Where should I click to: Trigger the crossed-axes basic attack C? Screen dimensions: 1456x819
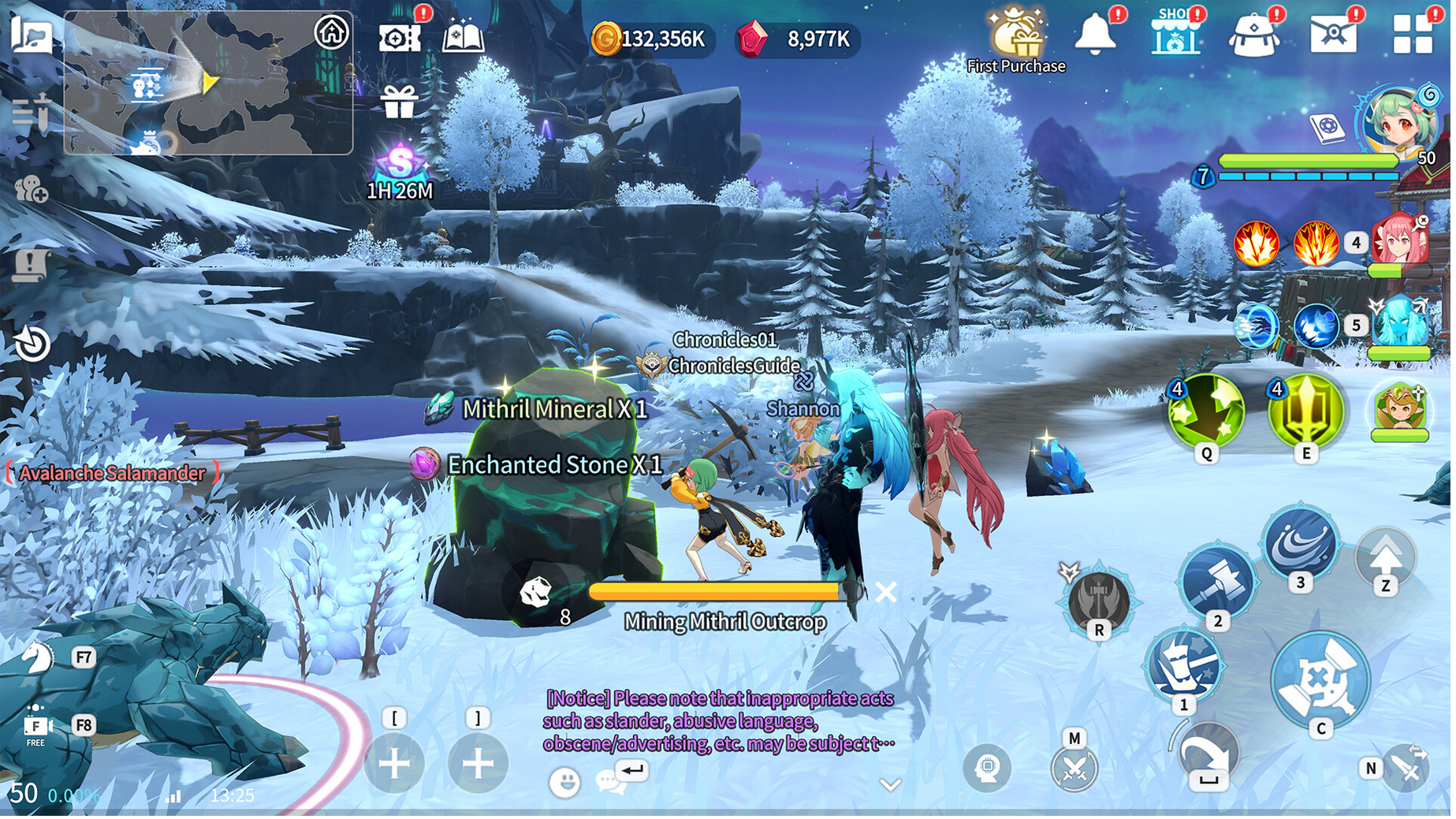point(1320,680)
